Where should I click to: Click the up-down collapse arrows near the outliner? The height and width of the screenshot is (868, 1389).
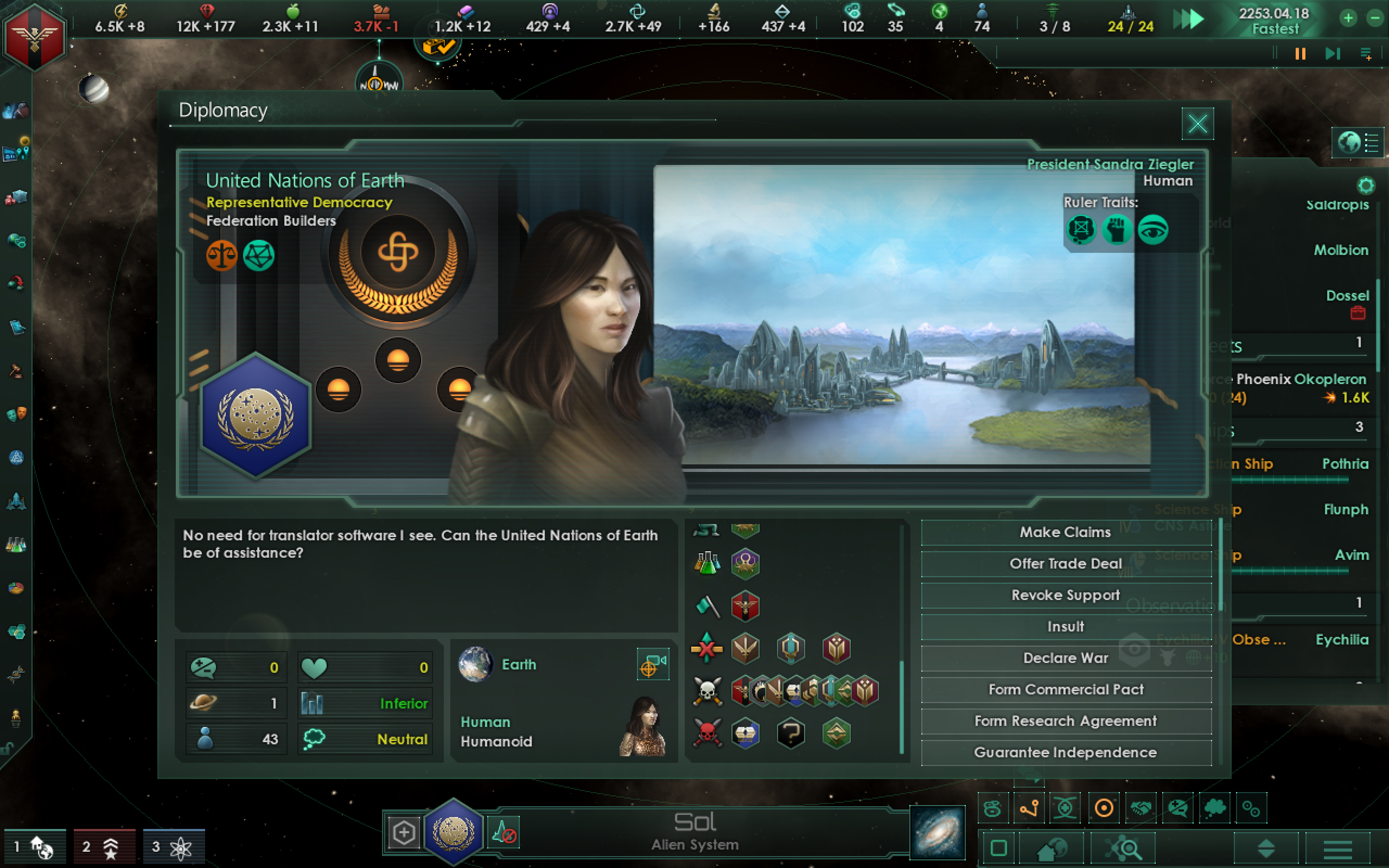click(x=1266, y=850)
